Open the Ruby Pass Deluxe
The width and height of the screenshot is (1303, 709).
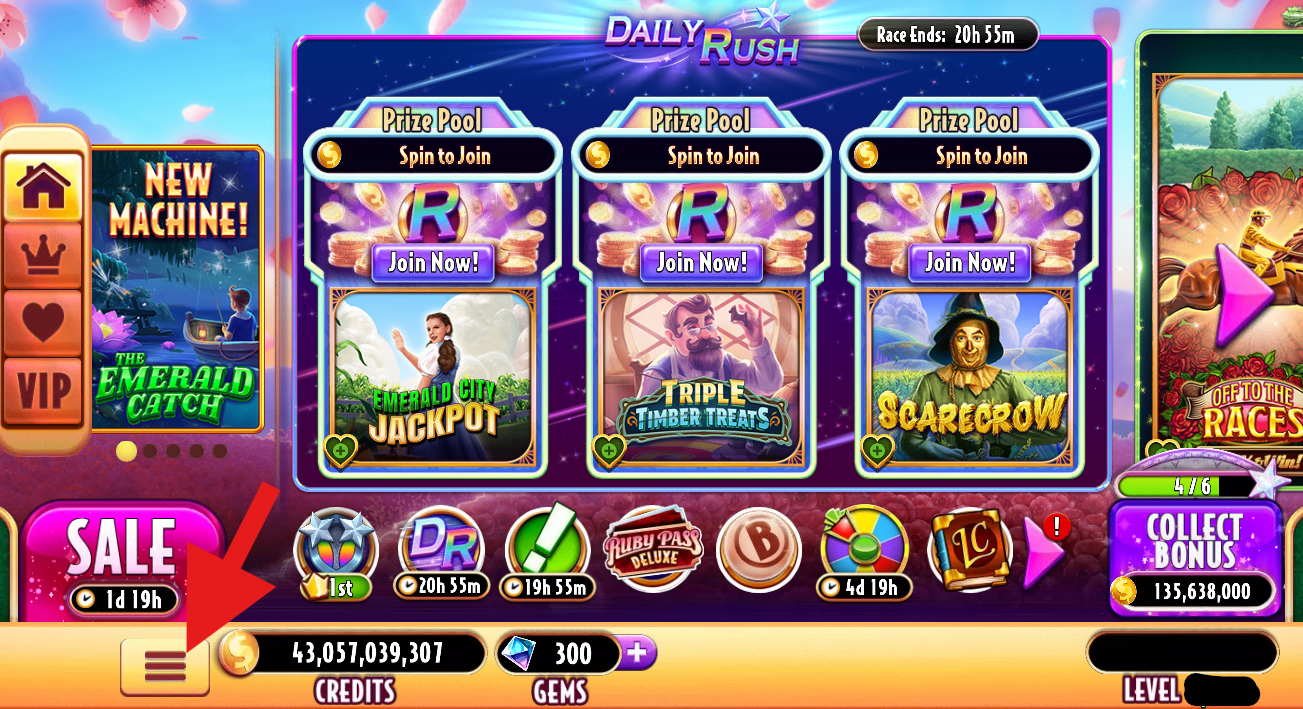click(653, 549)
